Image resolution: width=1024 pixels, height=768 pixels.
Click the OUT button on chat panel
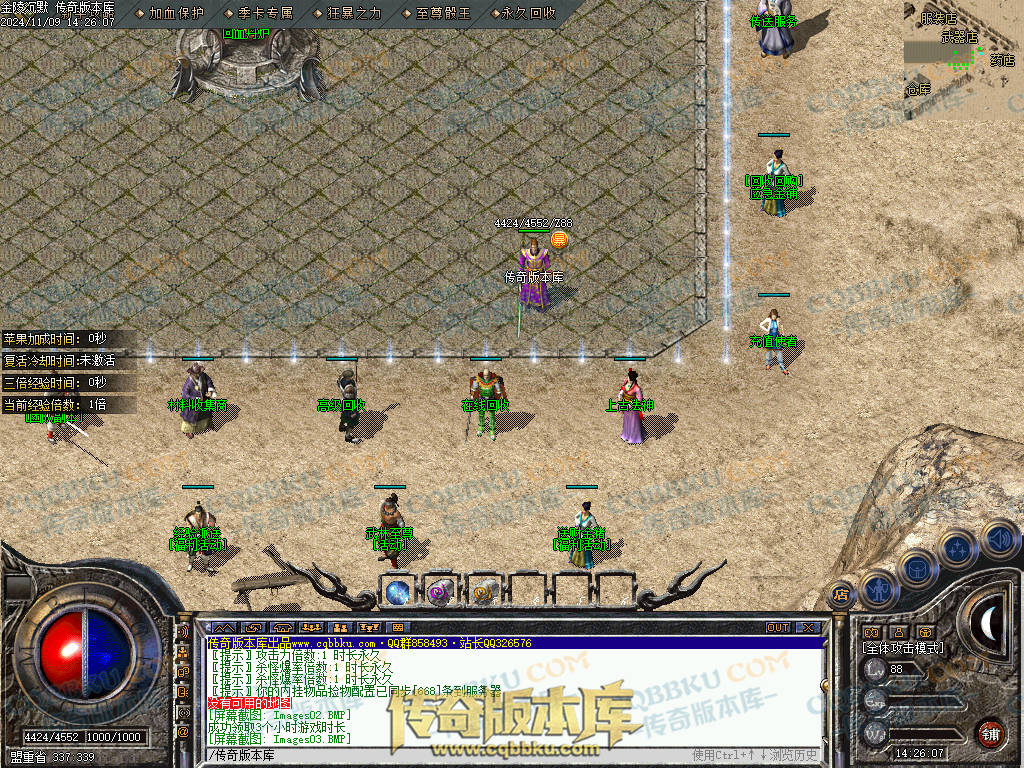click(x=778, y=627)
